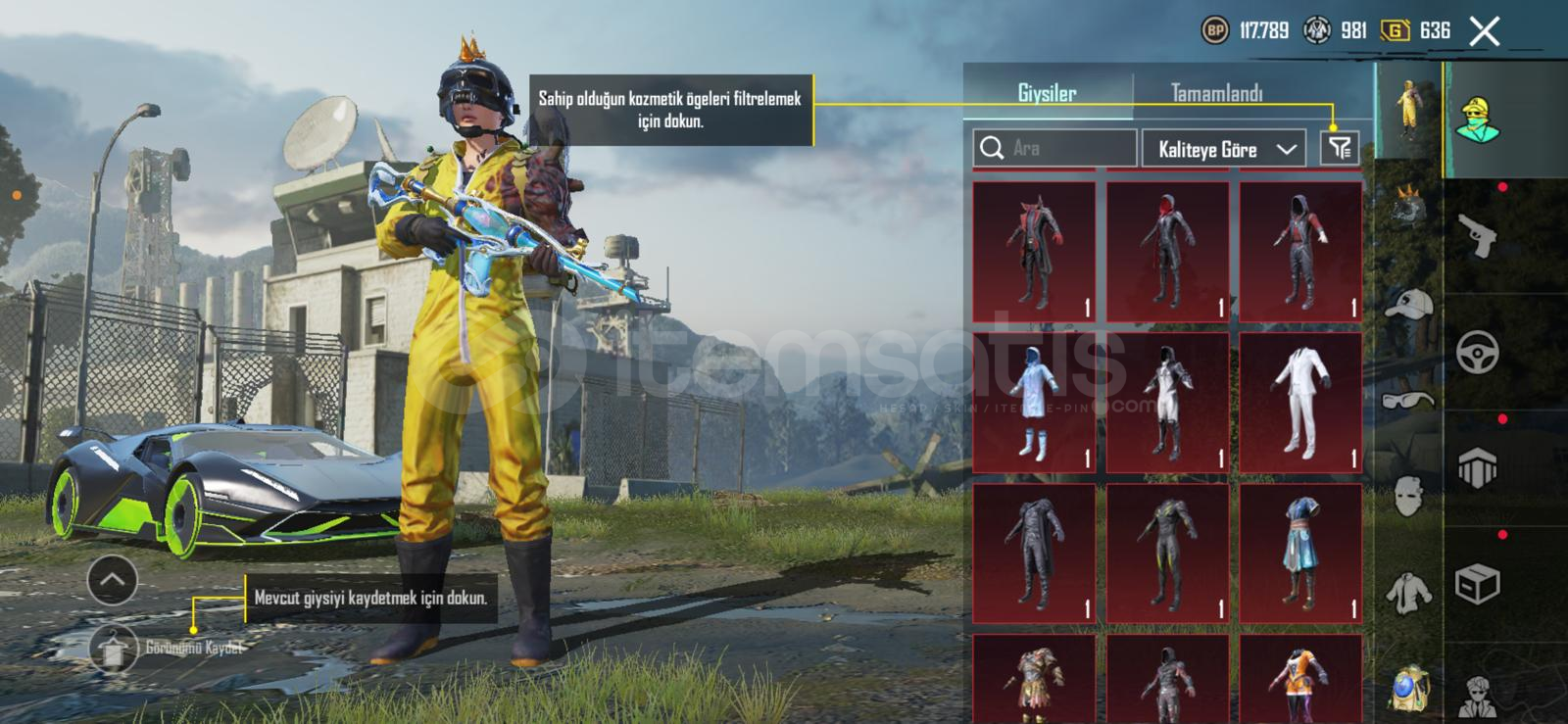Toggle the owned cosmetics filter icon
This screenshot has width=1568, height=724.
point(1340,148)
